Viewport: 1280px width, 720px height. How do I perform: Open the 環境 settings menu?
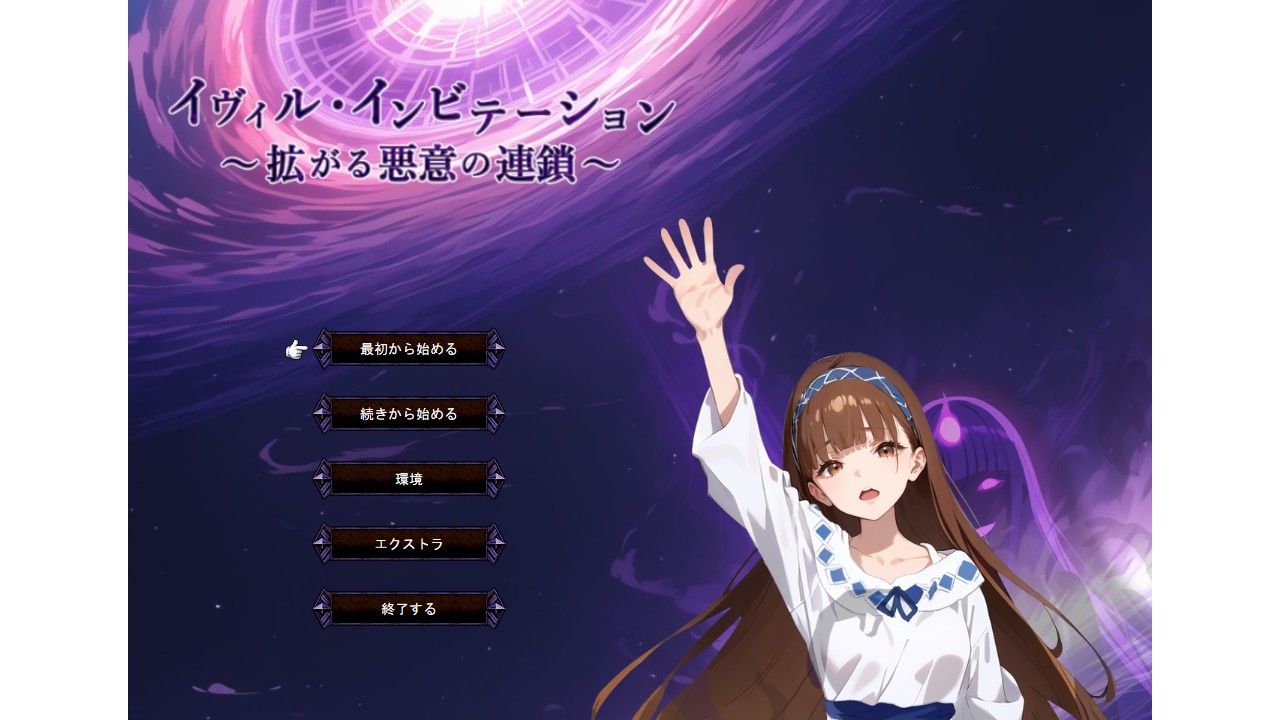(x=410, y=478)
